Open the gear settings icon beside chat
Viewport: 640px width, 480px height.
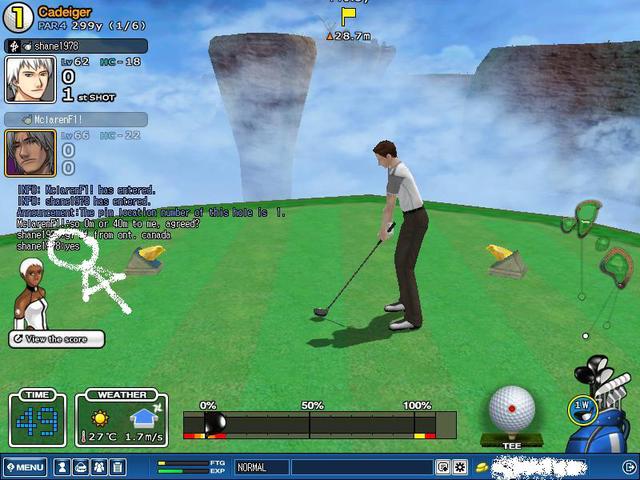point(460,467)
